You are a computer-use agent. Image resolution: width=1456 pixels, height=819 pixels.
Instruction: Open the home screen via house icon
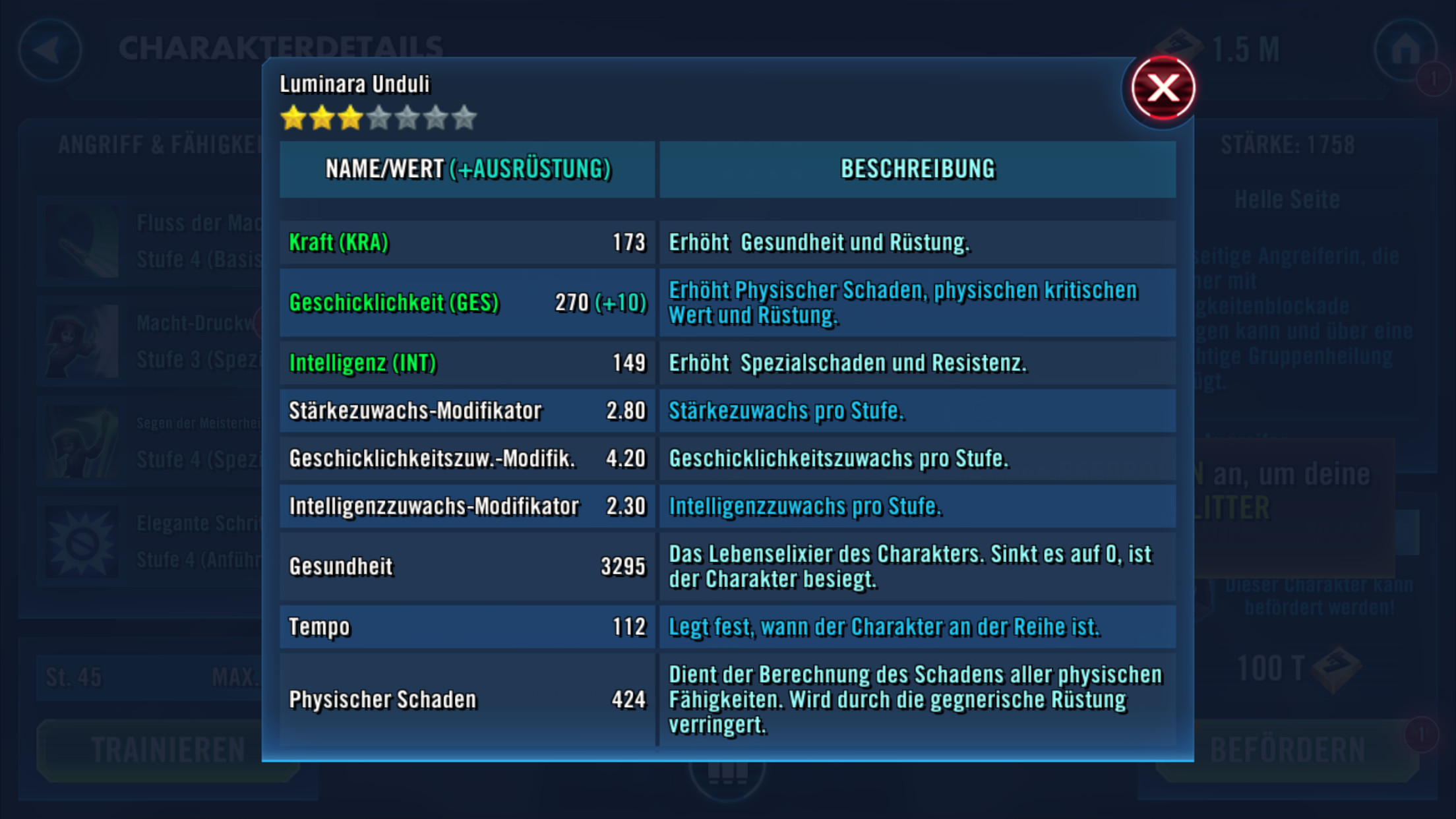click(x=1405, y=49)
